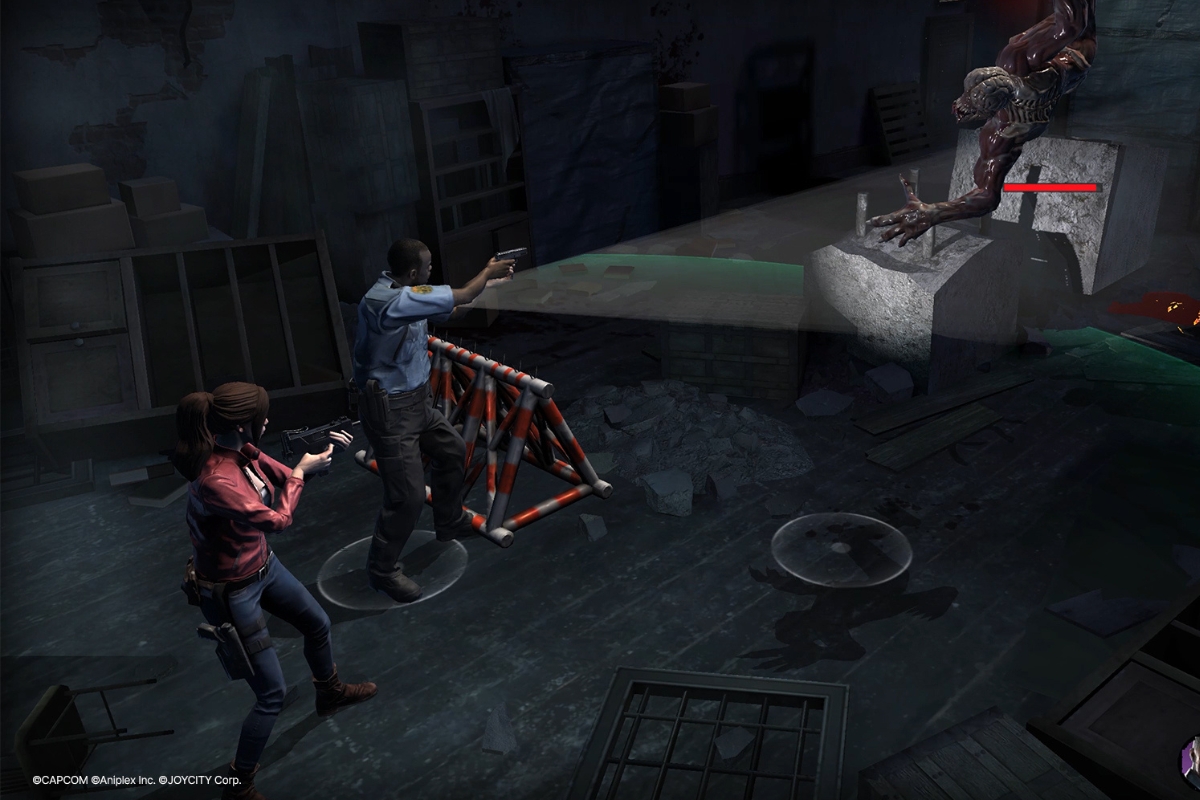Choose the empty circular position marker
The image size is (1200, 800).
pos(841,548)
